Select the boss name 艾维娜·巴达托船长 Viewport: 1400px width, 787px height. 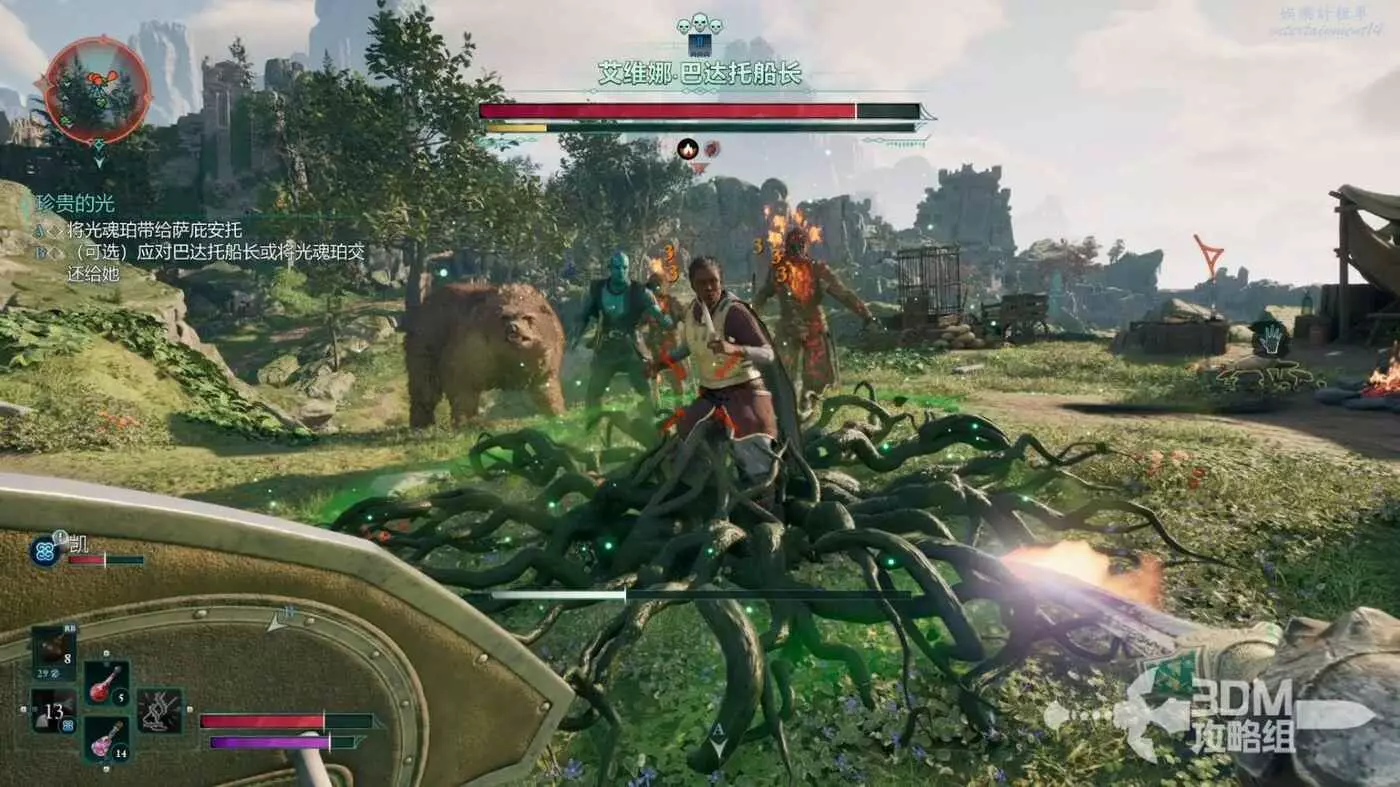tap(700, 74)
